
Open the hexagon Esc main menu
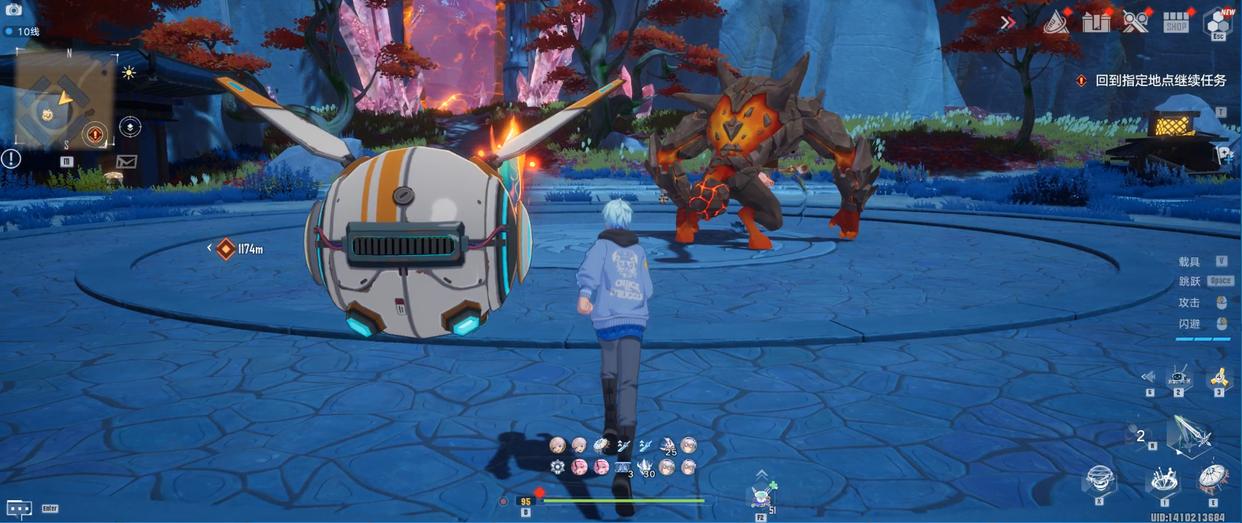coord(1217,22)
